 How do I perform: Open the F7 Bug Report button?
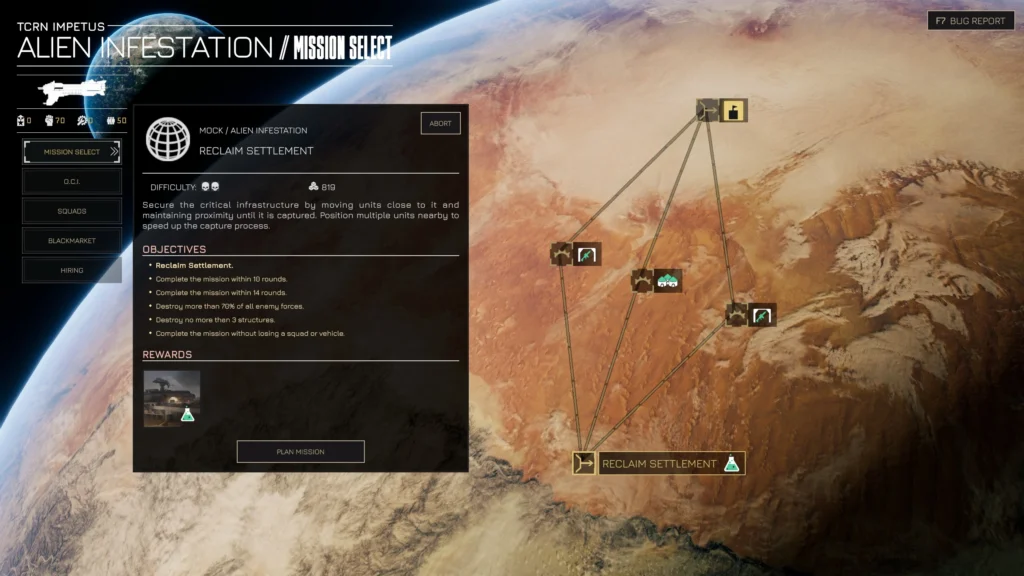[x=970, y=21]
